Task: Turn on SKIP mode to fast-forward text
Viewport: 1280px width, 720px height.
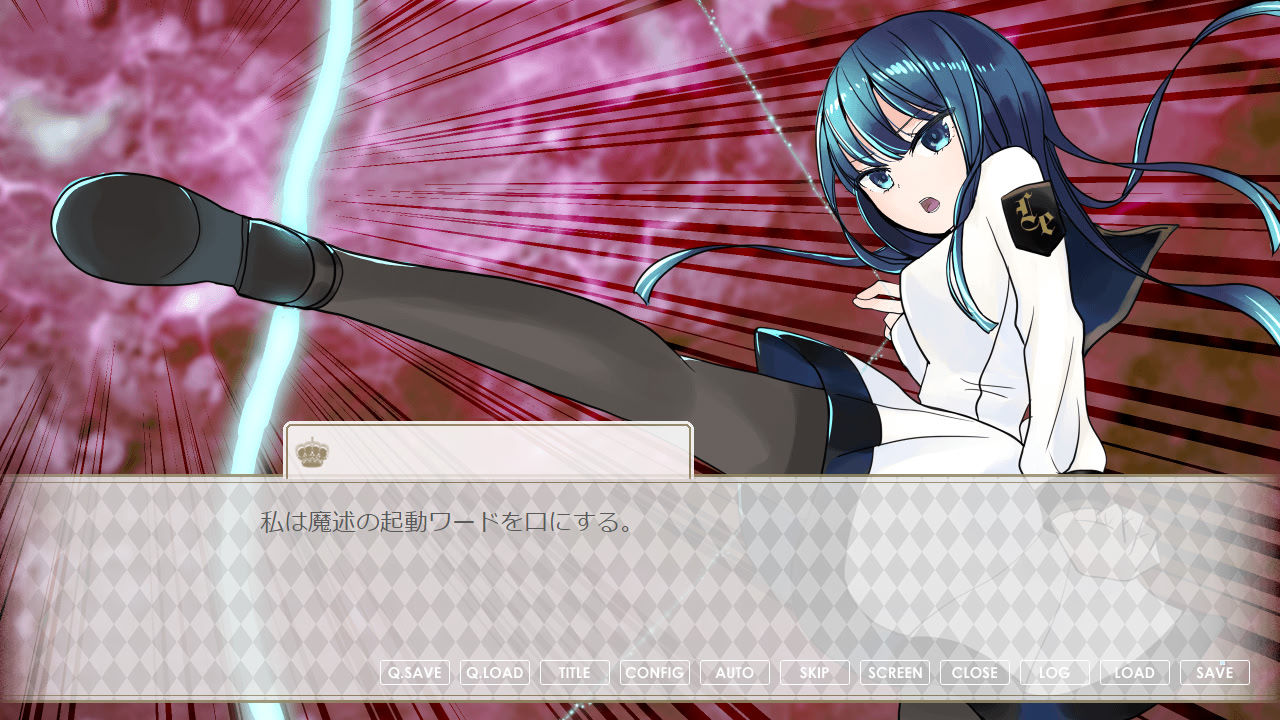Action: (814, 672)
